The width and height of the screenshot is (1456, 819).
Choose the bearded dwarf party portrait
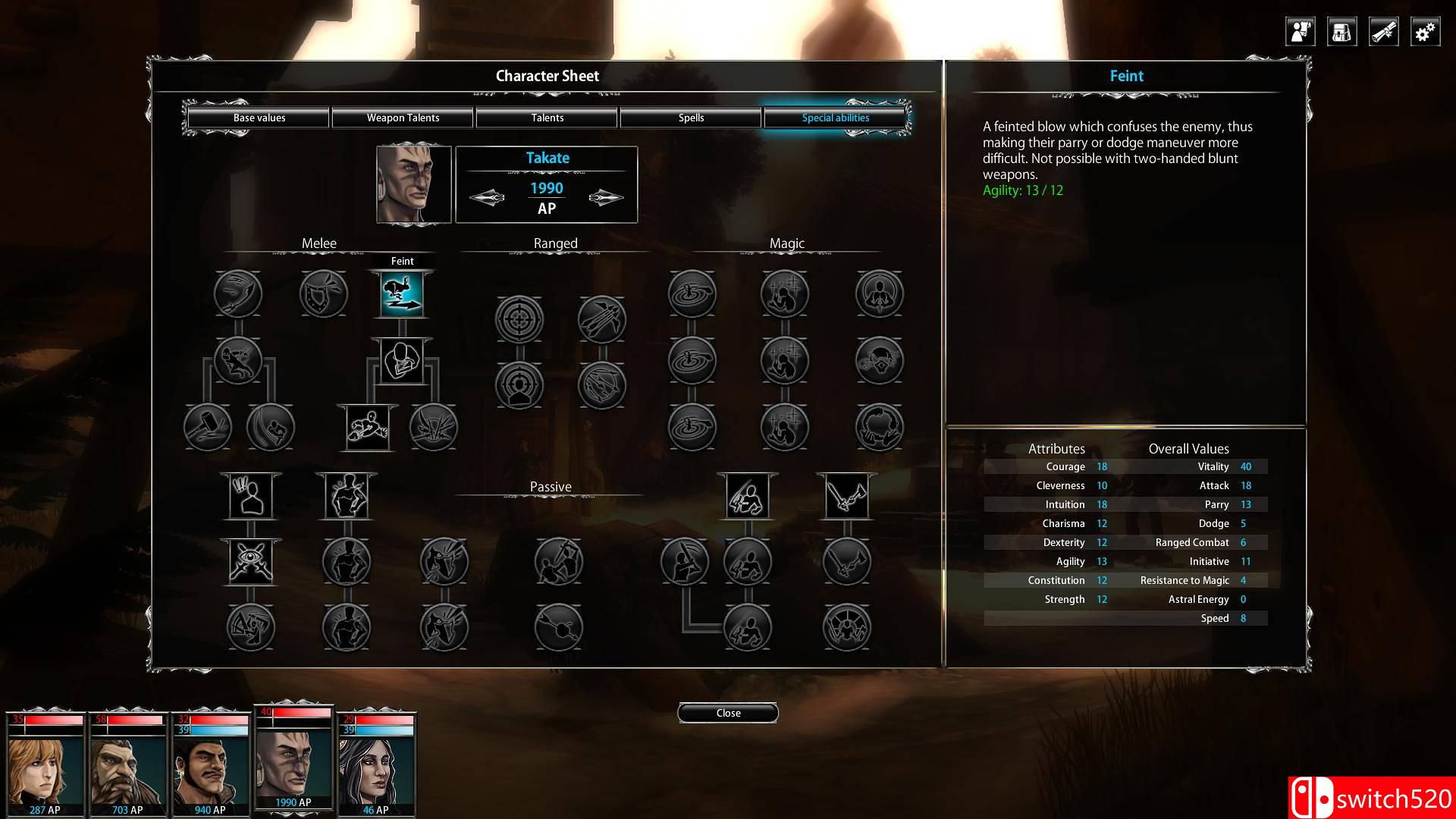pos(127,766)
